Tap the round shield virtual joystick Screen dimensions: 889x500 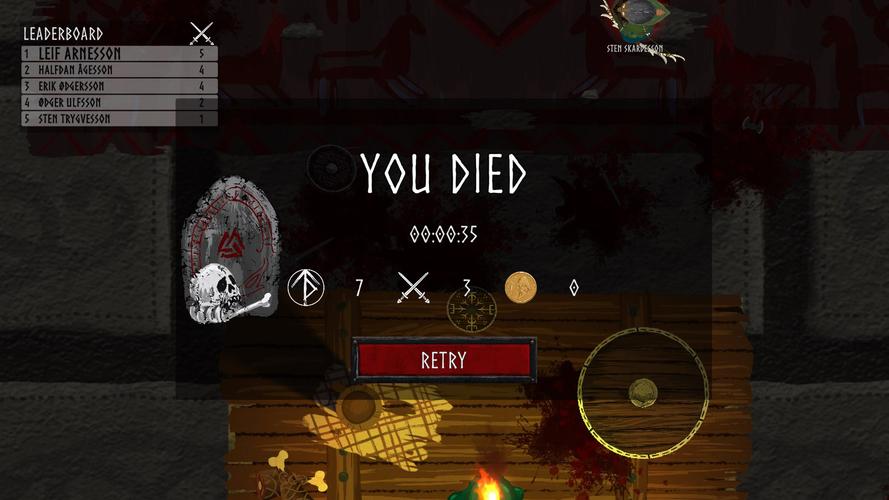pyautogui.click(x=643, y=393)
